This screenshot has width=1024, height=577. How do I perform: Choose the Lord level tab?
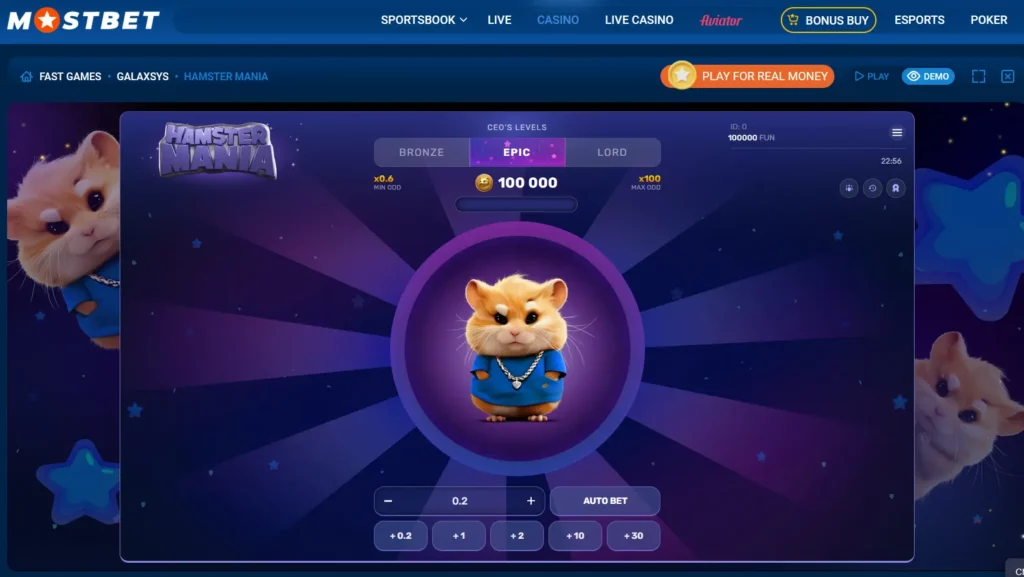click(x=612, y=152)
